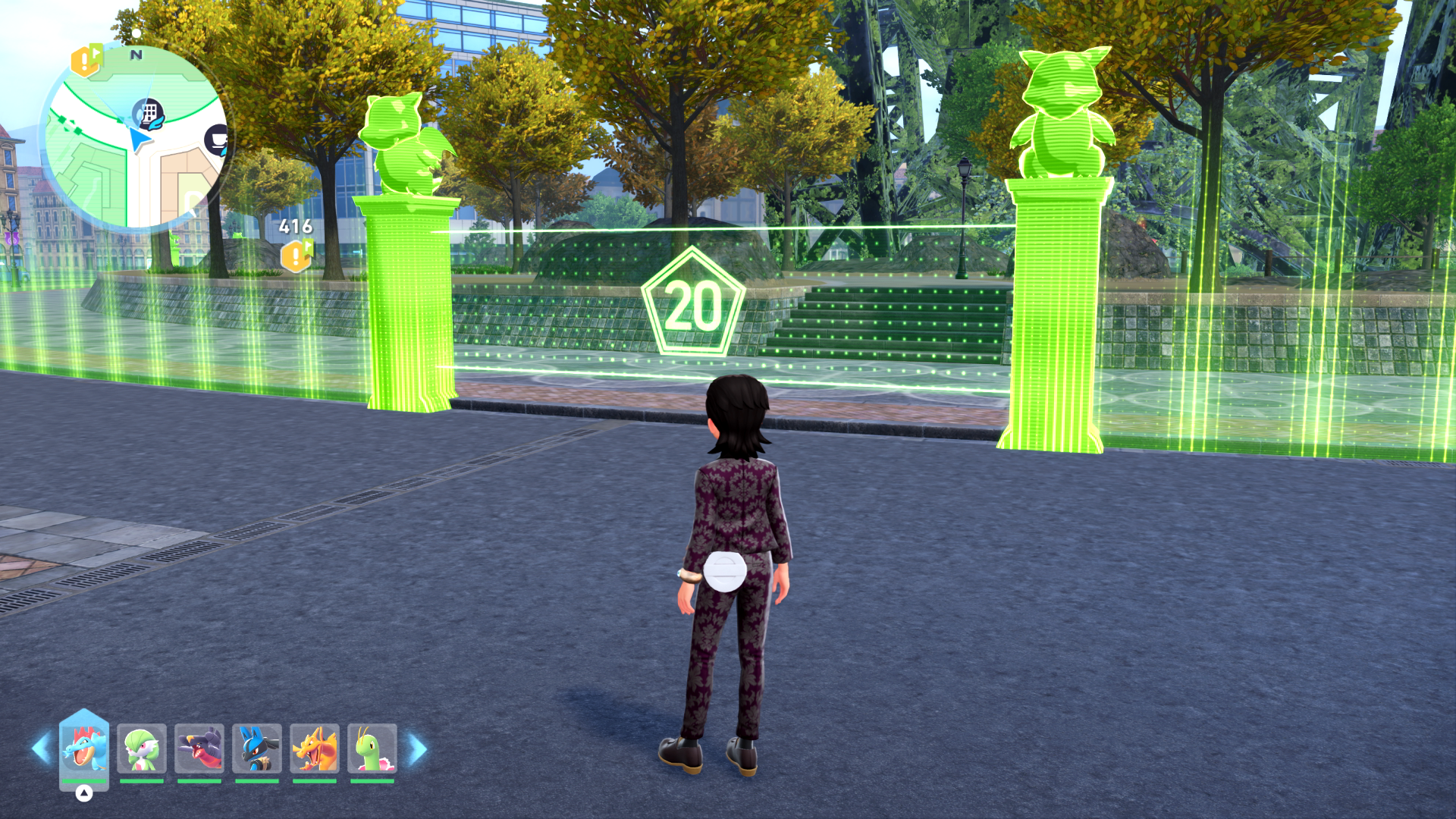The height and width of the screenshot is (819, 1456).
Task: Click the party bar's right arrow
Action: (x=417, y=748)
